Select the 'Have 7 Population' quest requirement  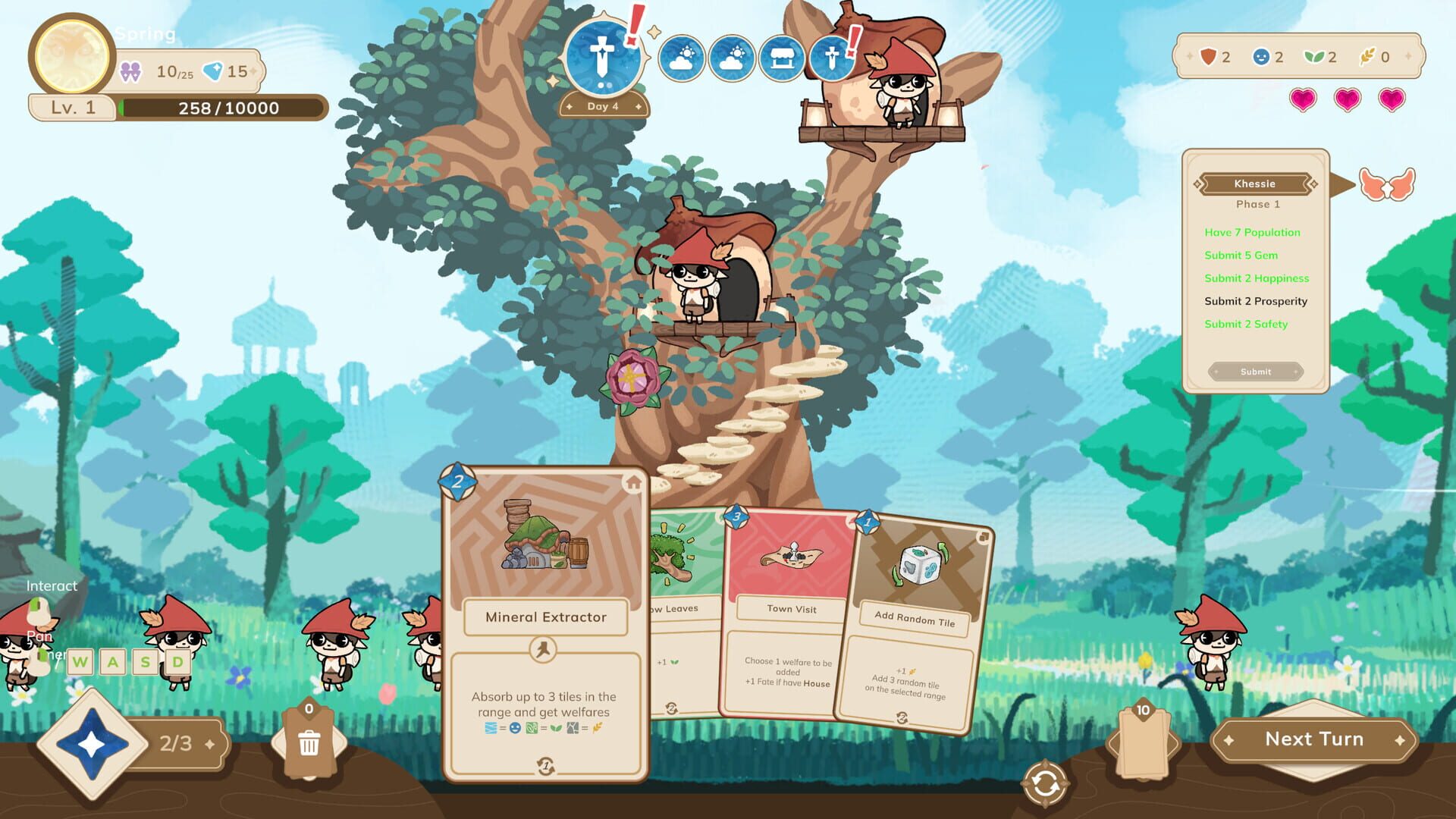click(1252, 232)
